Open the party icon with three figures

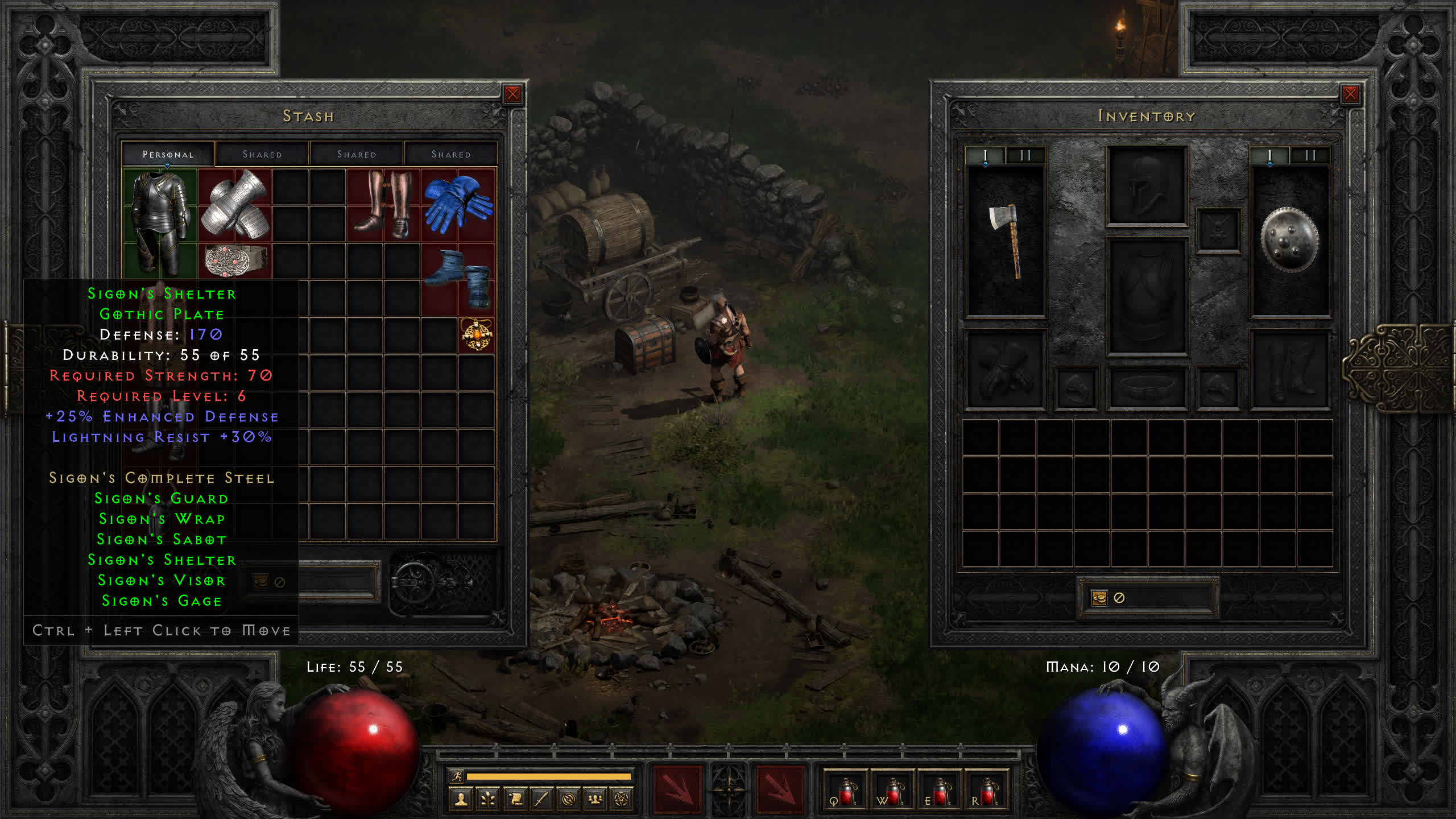click(x=595, y=800)
